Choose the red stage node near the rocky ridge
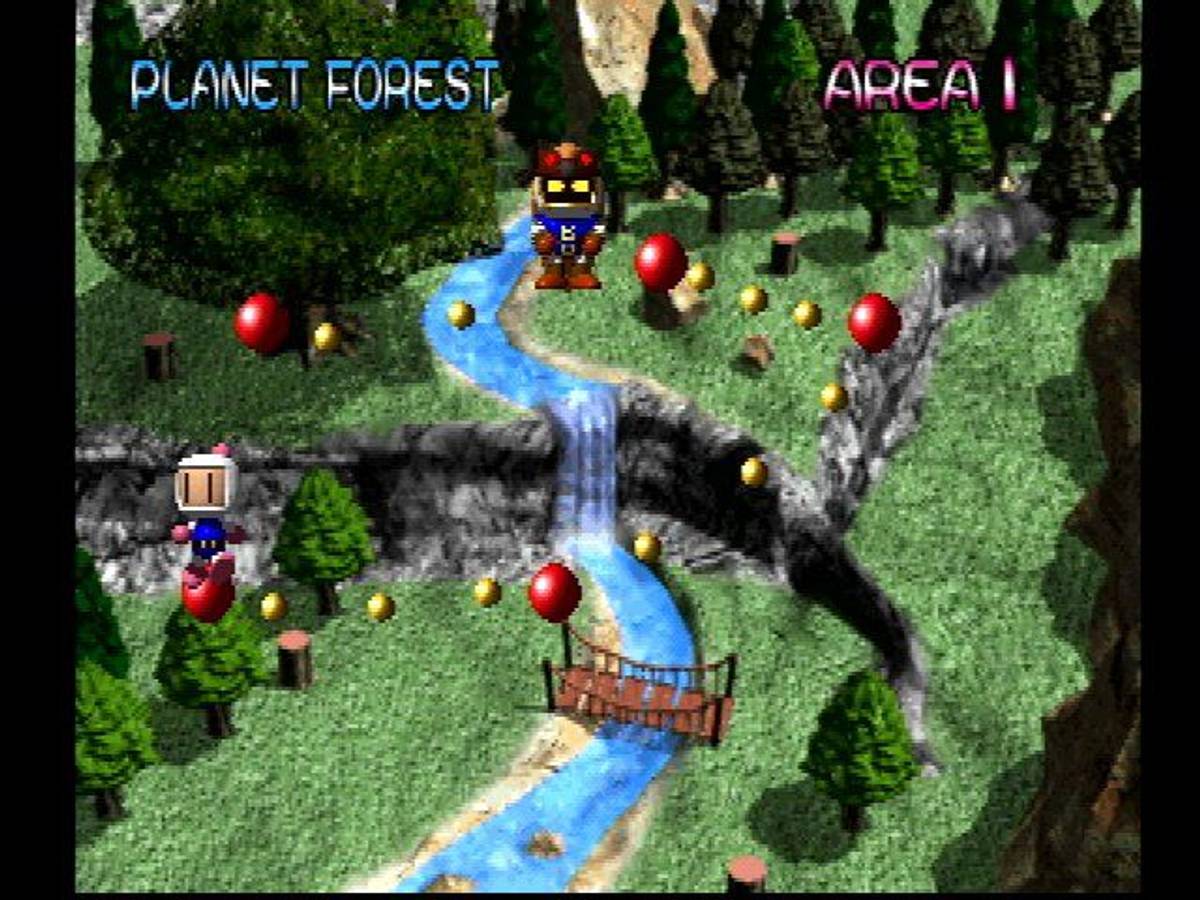 (874, 322)
